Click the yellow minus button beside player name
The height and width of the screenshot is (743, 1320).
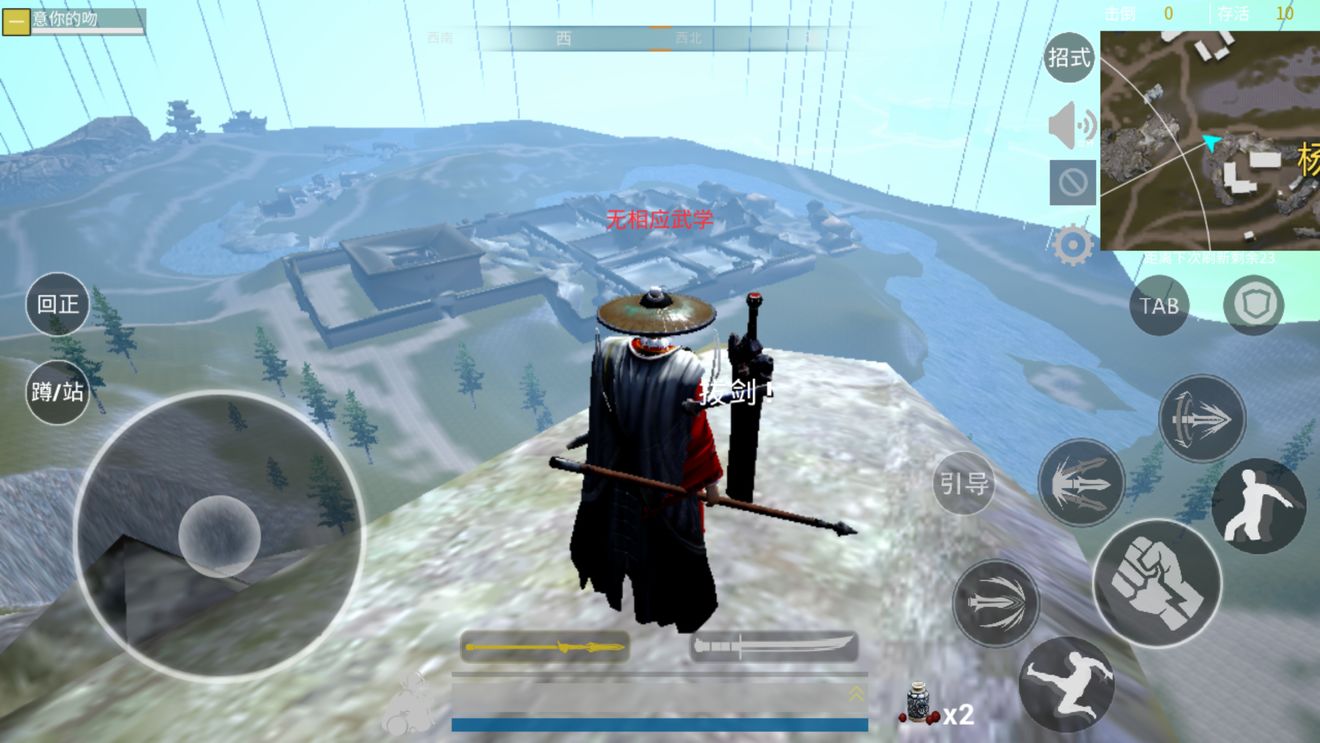pos(16,21)
